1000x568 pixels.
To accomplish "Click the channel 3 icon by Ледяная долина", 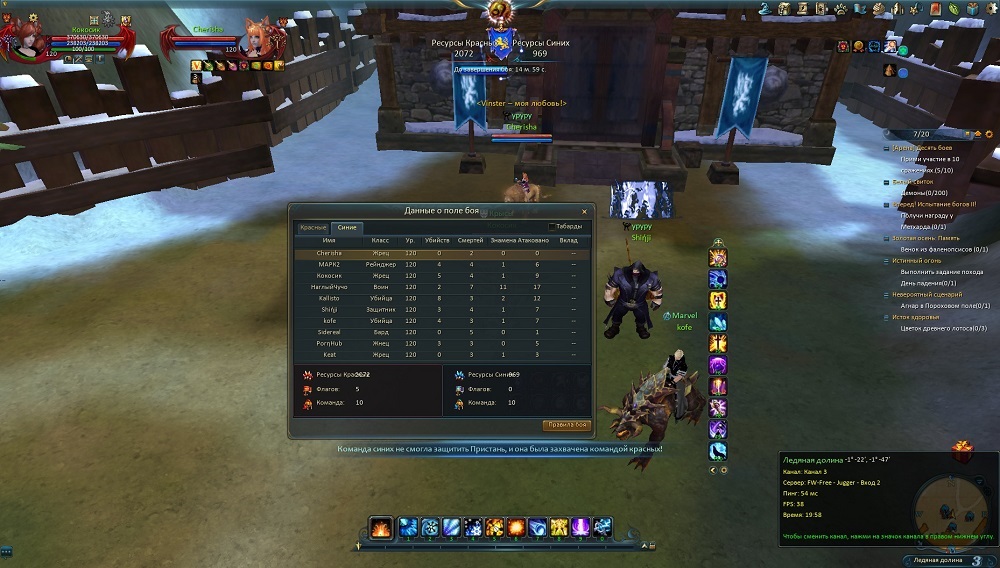I will (976, 560).
